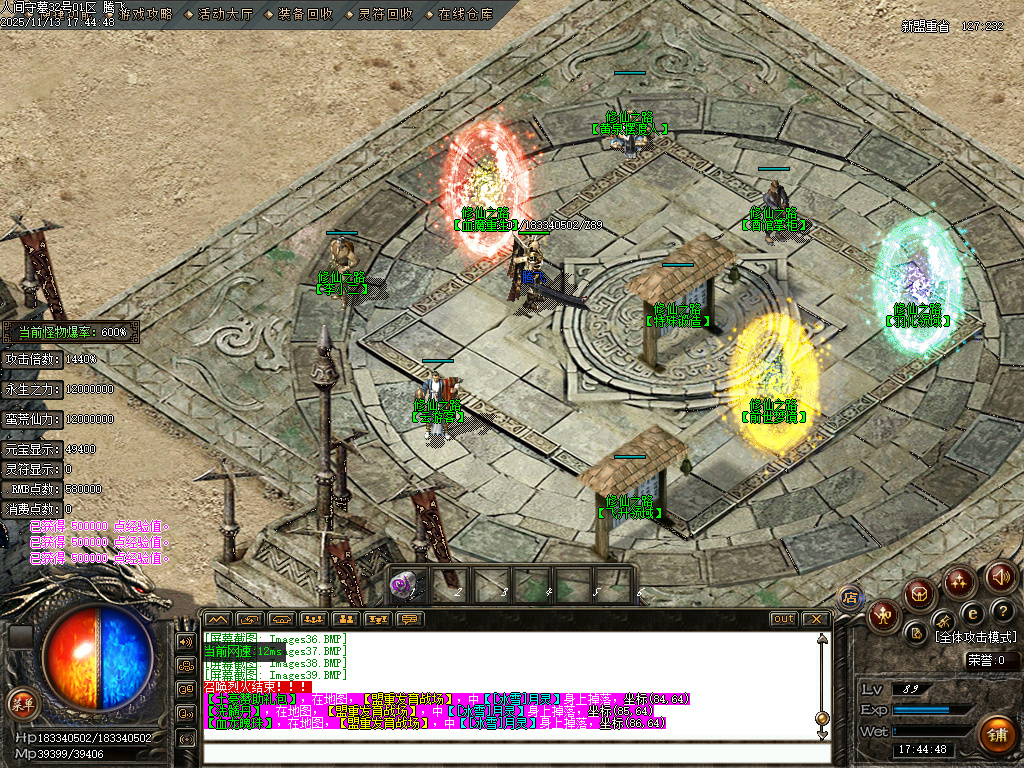Click the 菜单 menu button by the orb
Screen dimensions: 1024x768
[x=22, y=704]
